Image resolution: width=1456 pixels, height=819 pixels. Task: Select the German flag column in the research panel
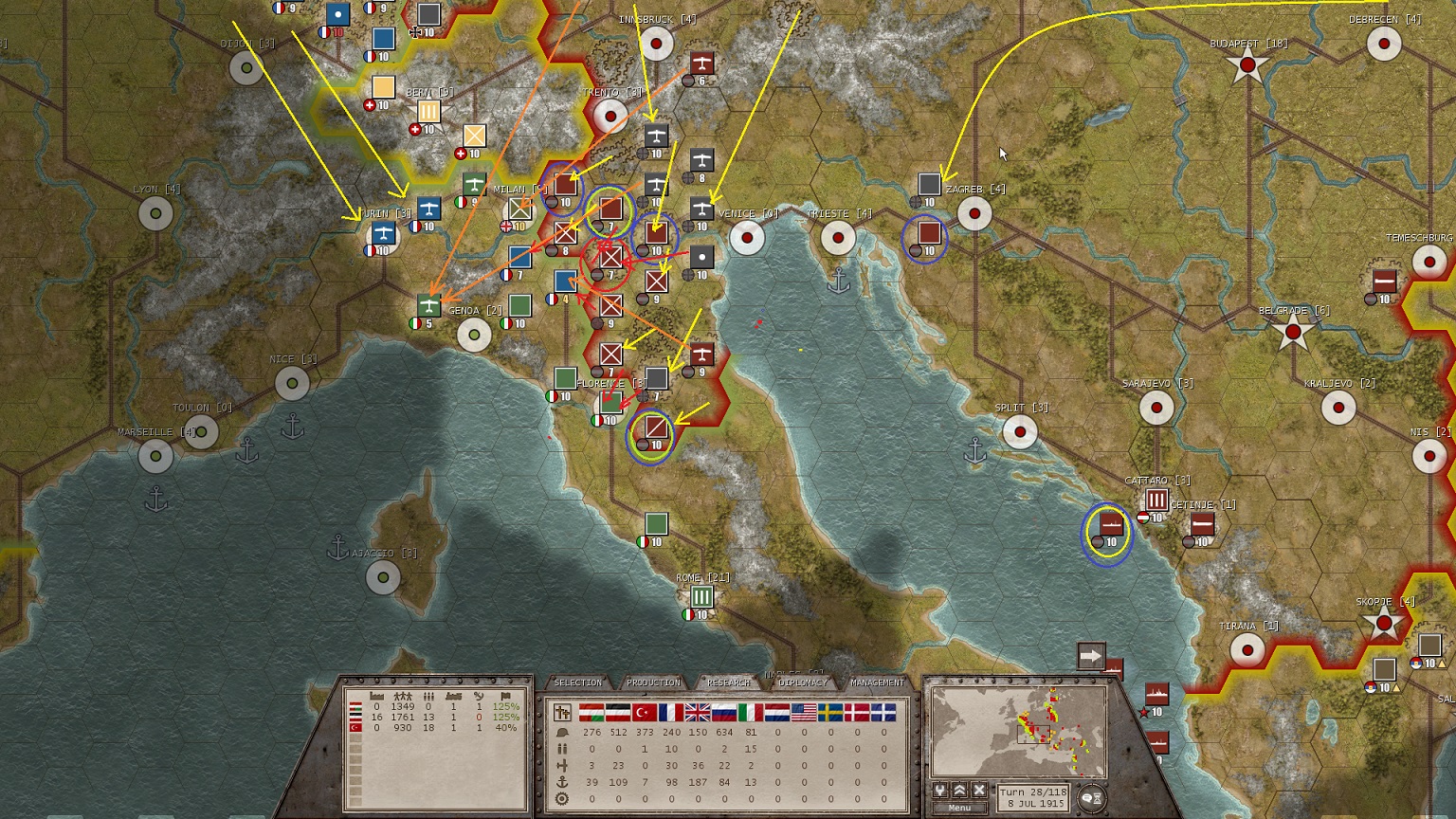[617, 713]
